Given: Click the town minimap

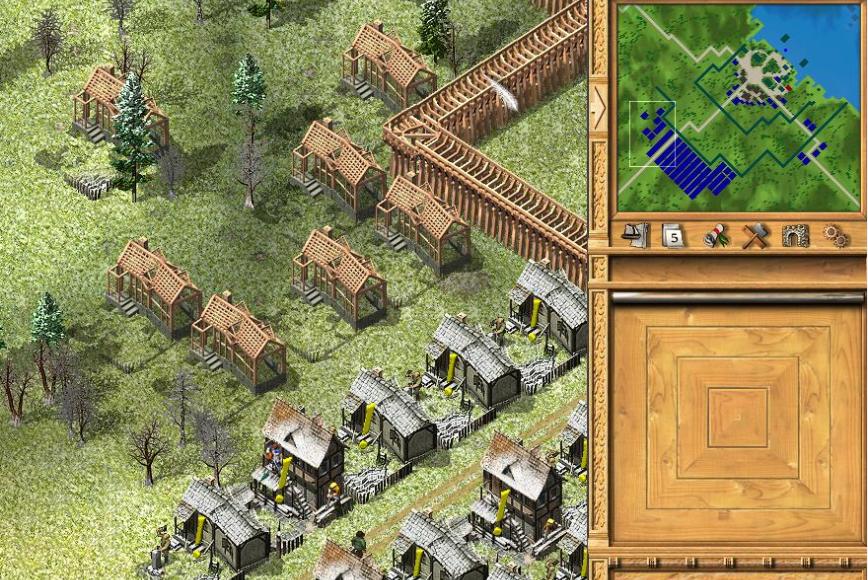Looking at the screenshot, I should pyautogui.click(x=738, y=107).
